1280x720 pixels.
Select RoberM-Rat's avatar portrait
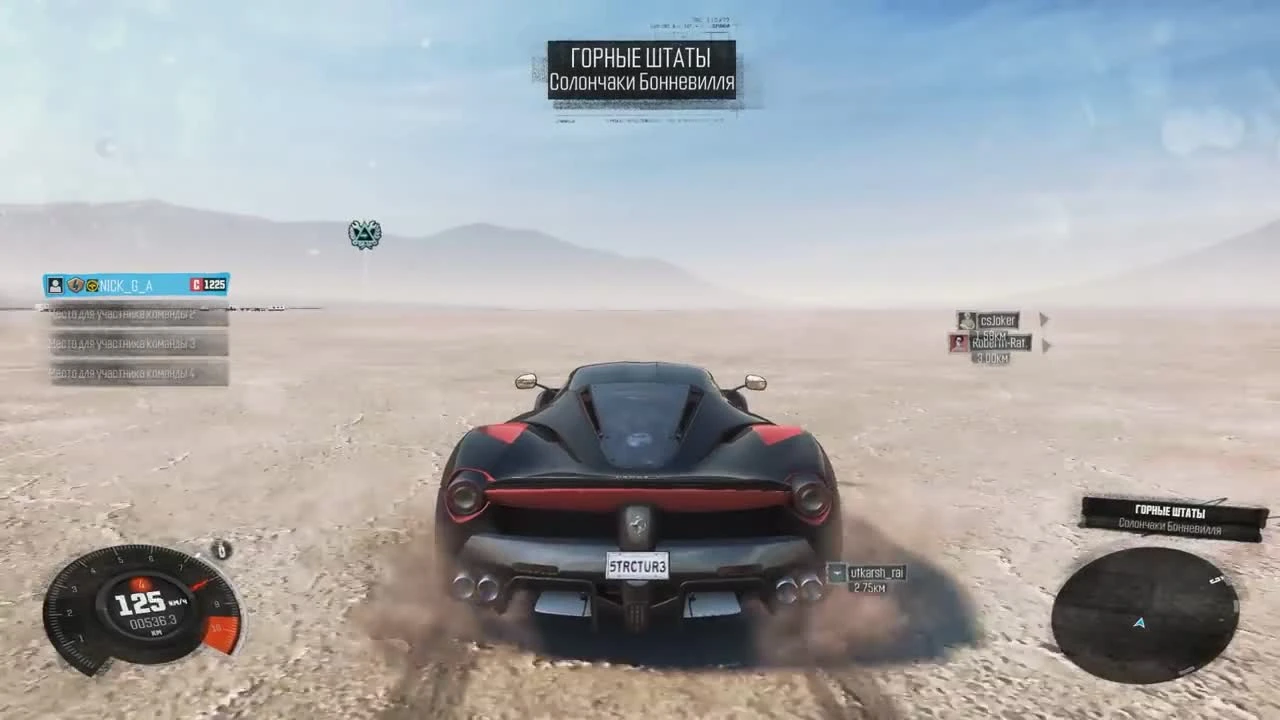957,343
